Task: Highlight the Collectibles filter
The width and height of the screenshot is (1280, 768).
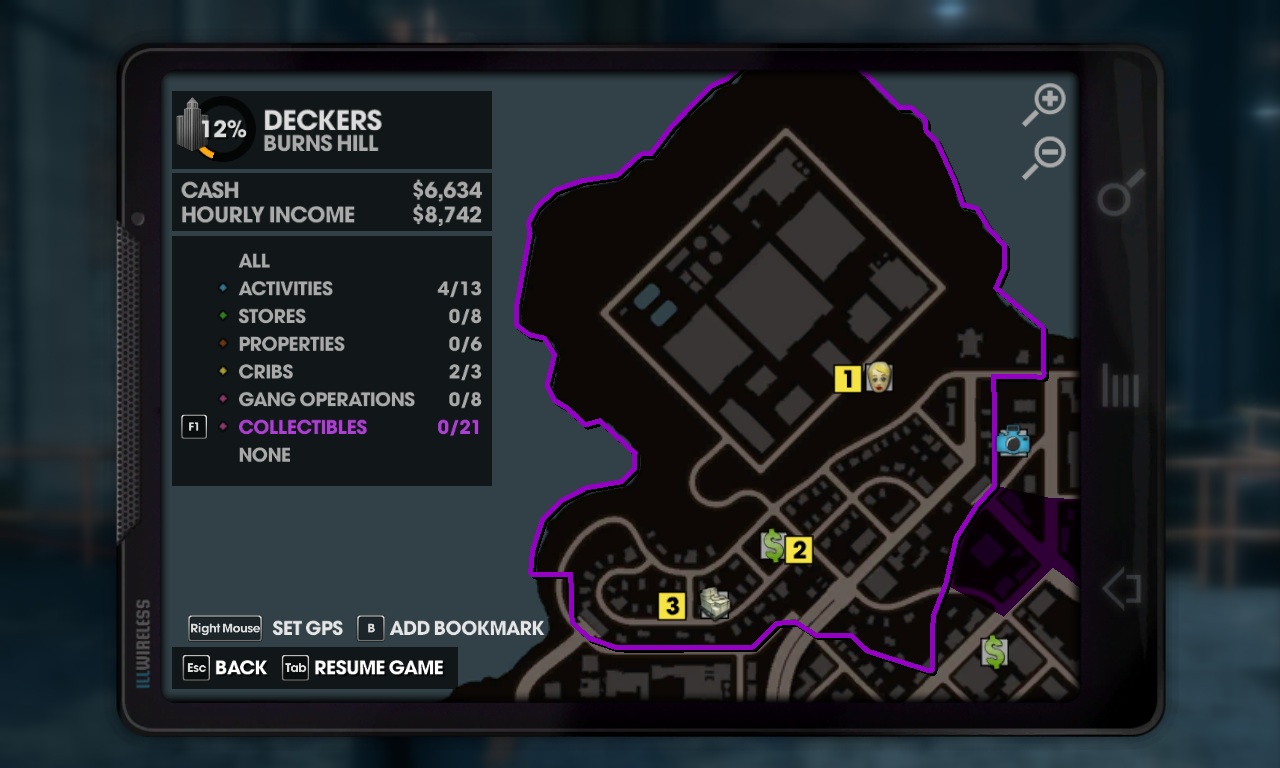Action: point(302,427)
